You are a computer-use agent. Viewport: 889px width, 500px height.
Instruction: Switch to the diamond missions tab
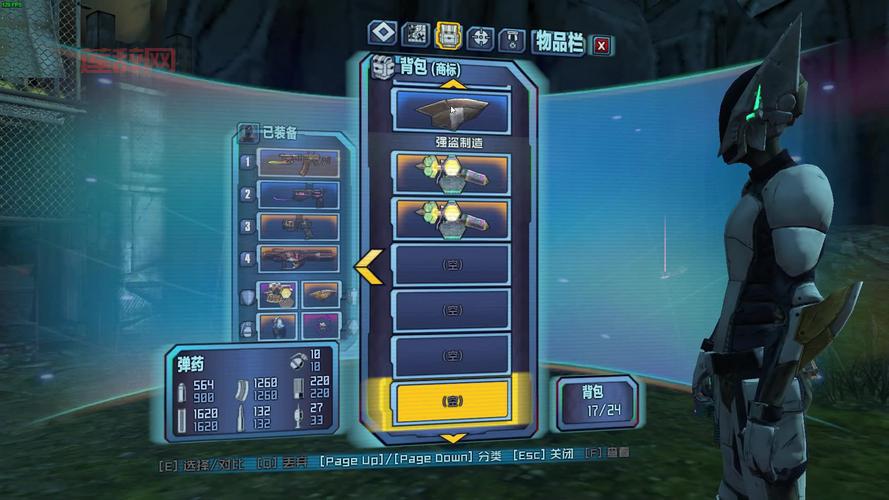[x=380, y=35]
